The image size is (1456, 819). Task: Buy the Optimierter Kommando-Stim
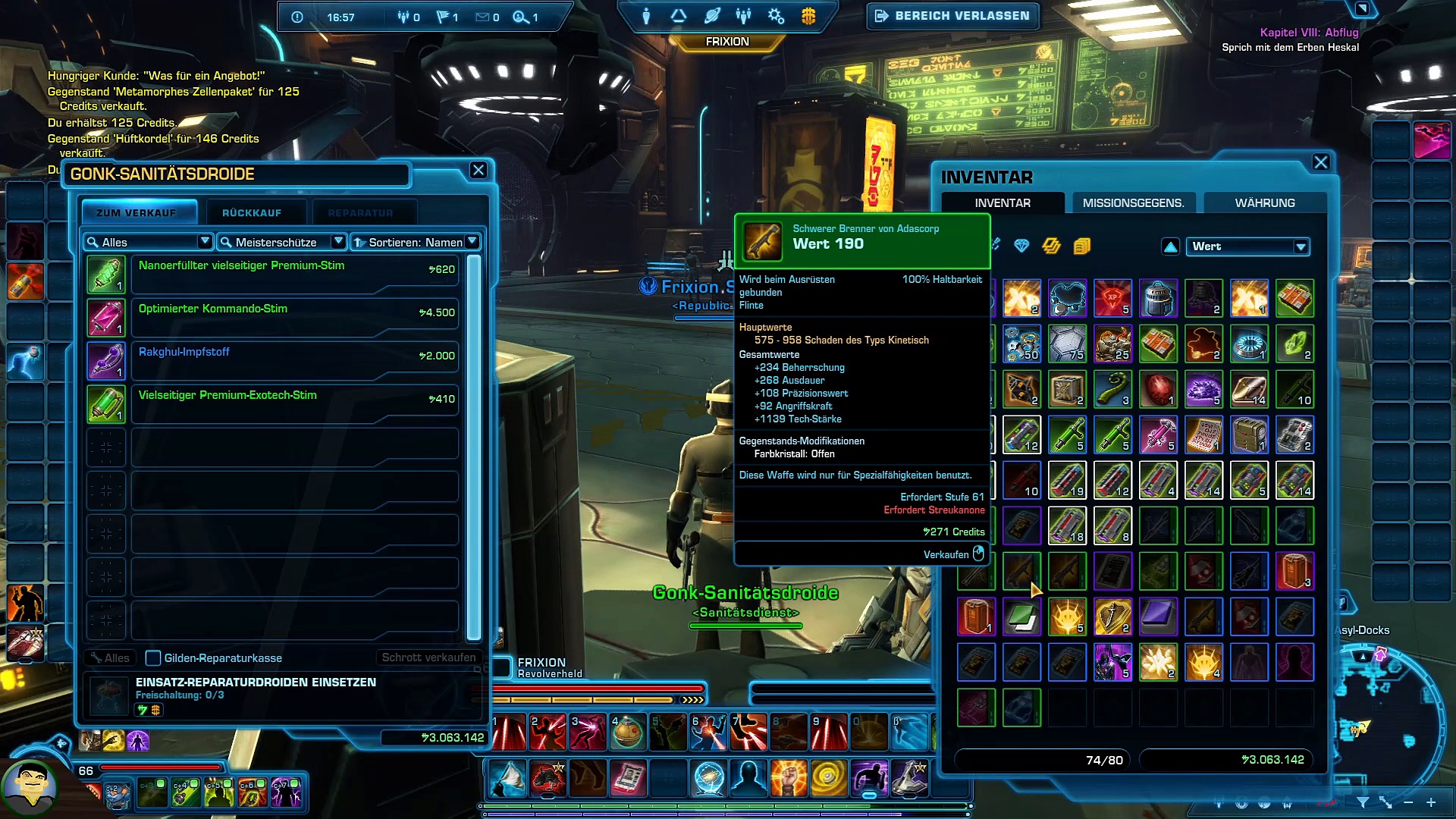pyautogui.click(x=294, y=317)
